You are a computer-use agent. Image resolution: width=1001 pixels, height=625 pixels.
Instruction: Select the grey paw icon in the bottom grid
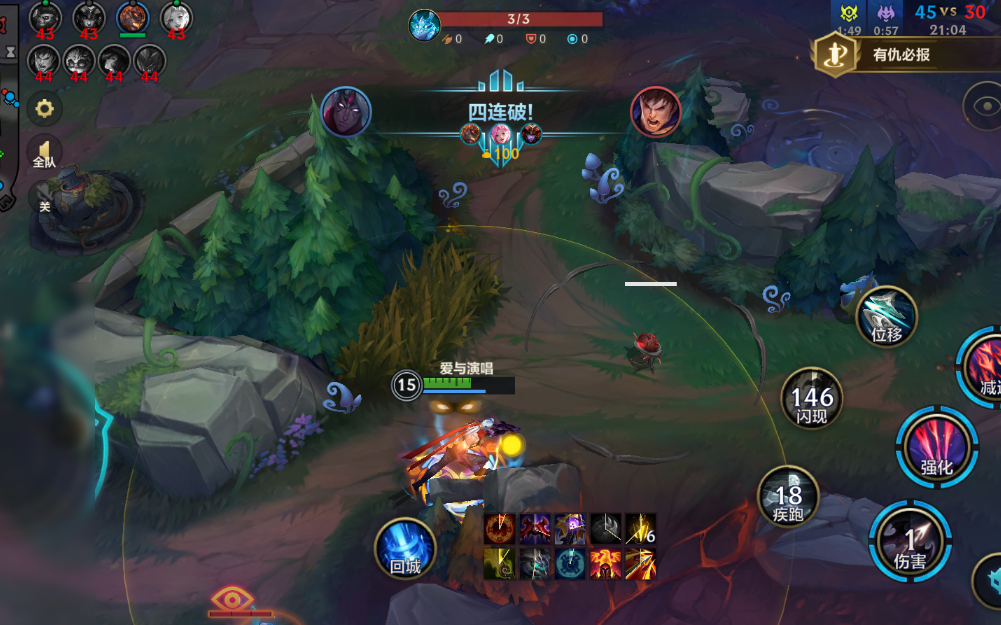(606, 529)
